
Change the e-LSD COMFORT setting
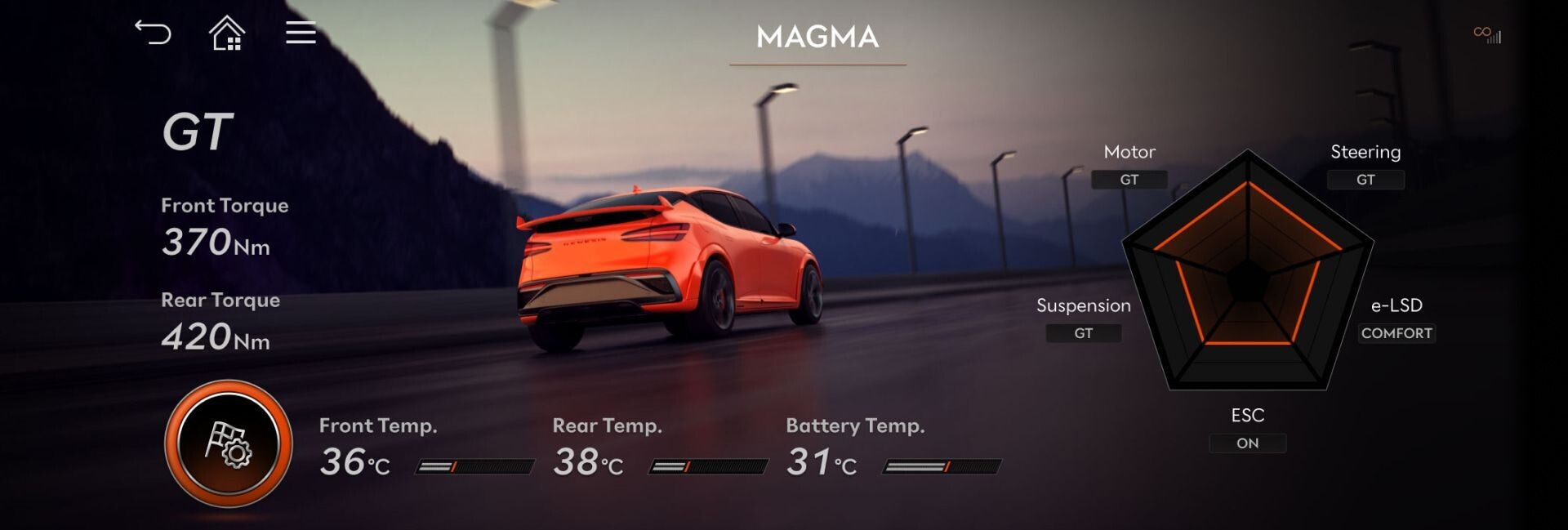click(x=1396, y=333)
